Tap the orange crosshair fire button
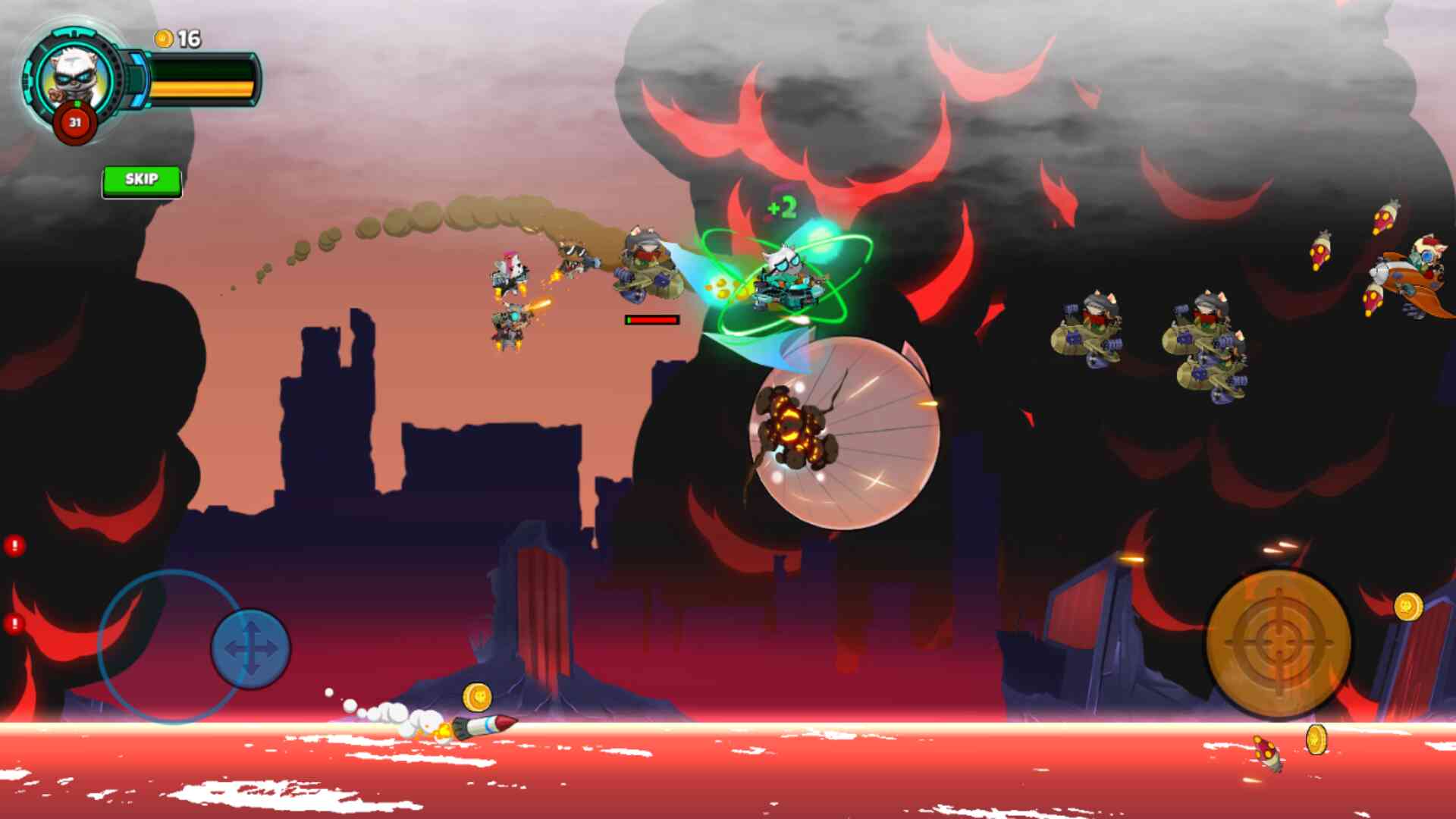Image resolution: width=1456 pixels, height=819 pixels. click(1279, 643)
